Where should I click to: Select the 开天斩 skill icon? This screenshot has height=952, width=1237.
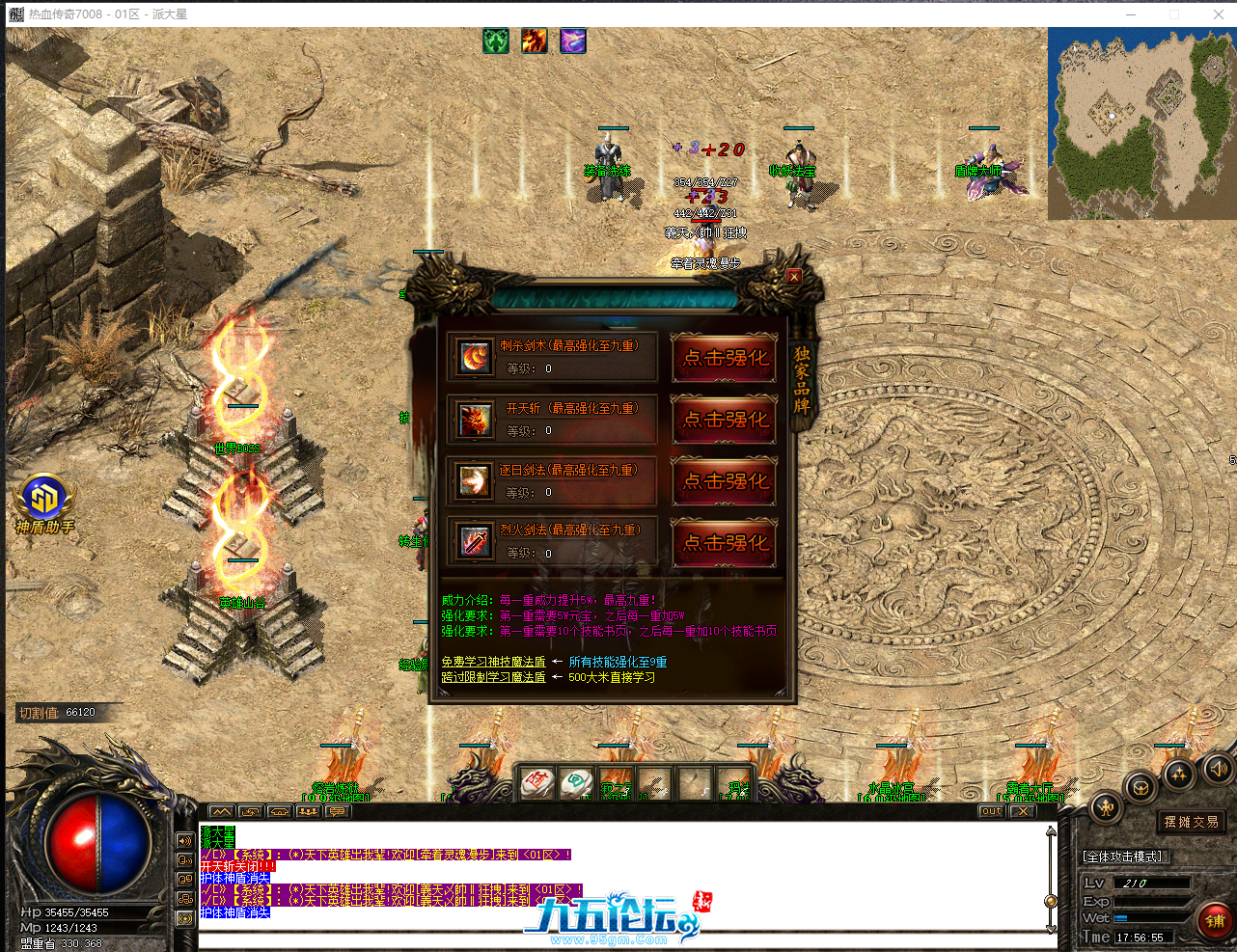473,419
